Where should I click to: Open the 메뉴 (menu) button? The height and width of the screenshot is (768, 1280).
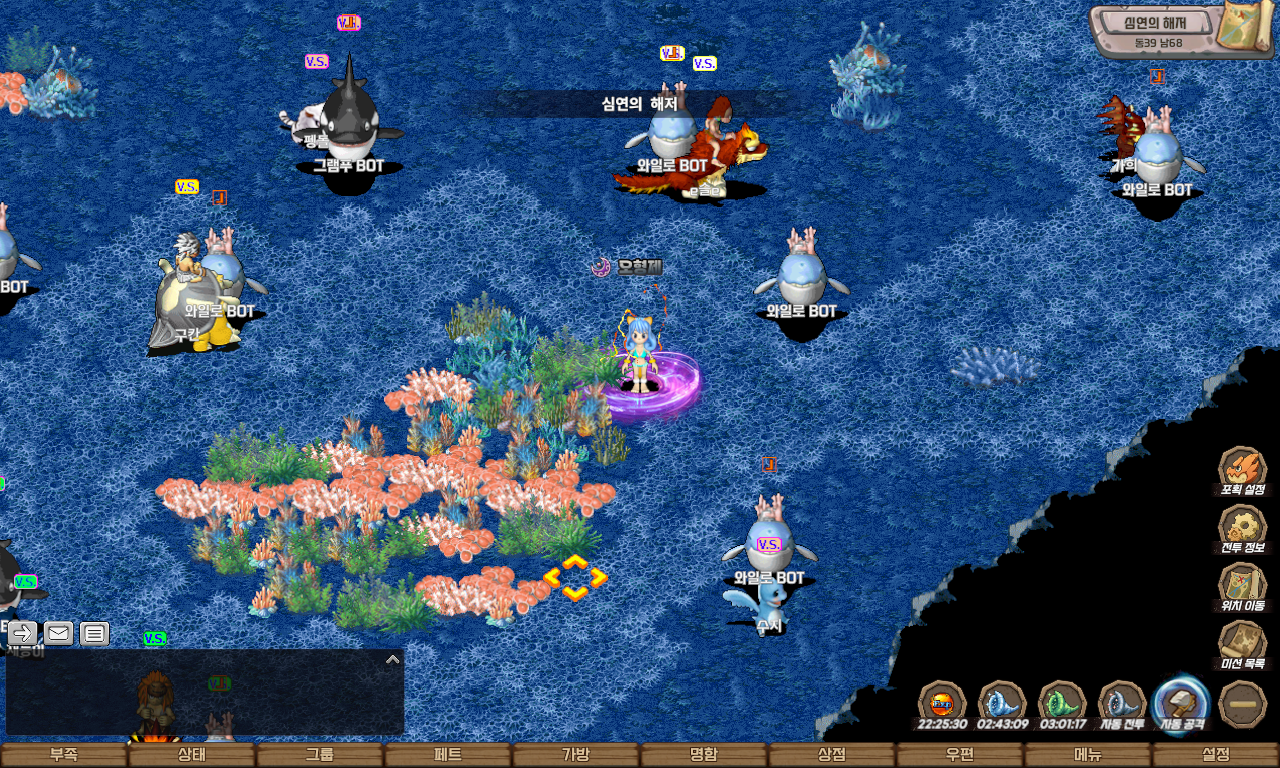coord(1088,755)
